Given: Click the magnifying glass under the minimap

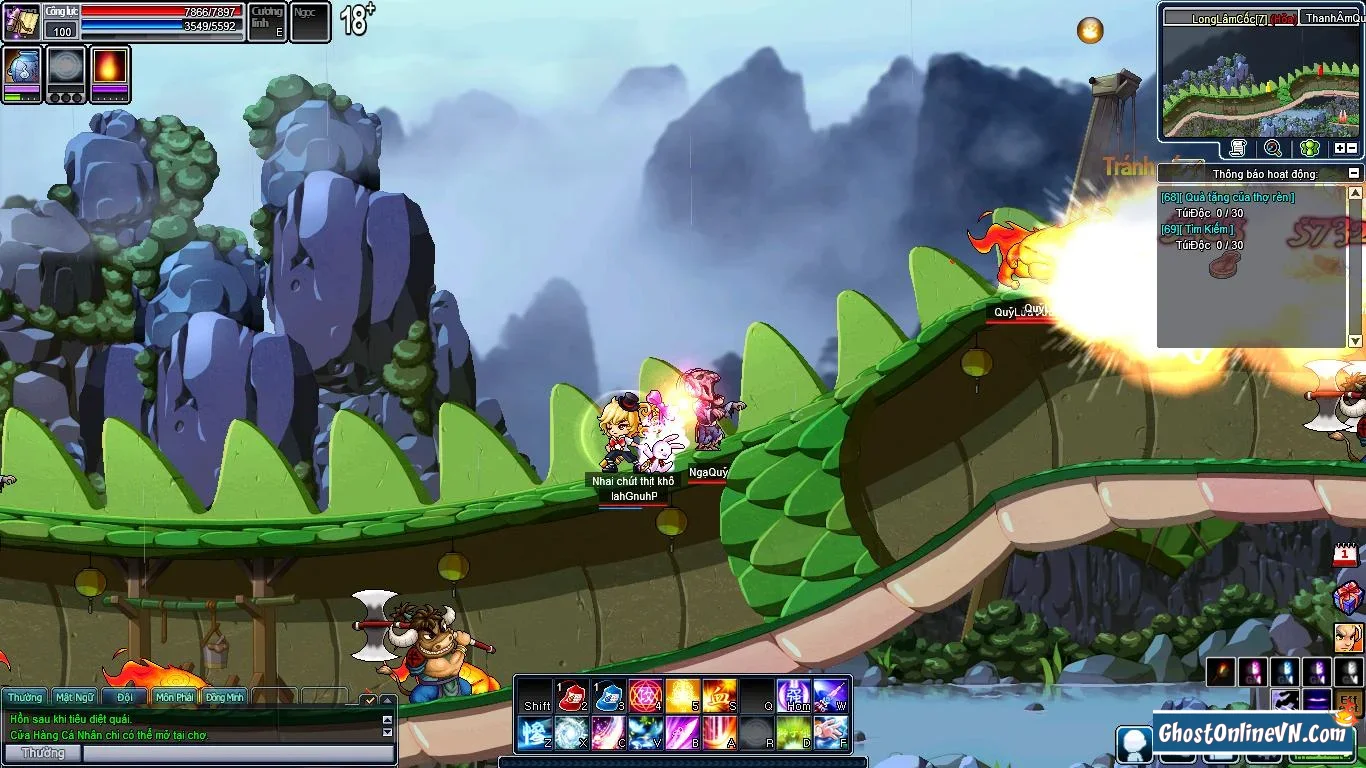Looking at the screenshot, I should pos(1273,148).
